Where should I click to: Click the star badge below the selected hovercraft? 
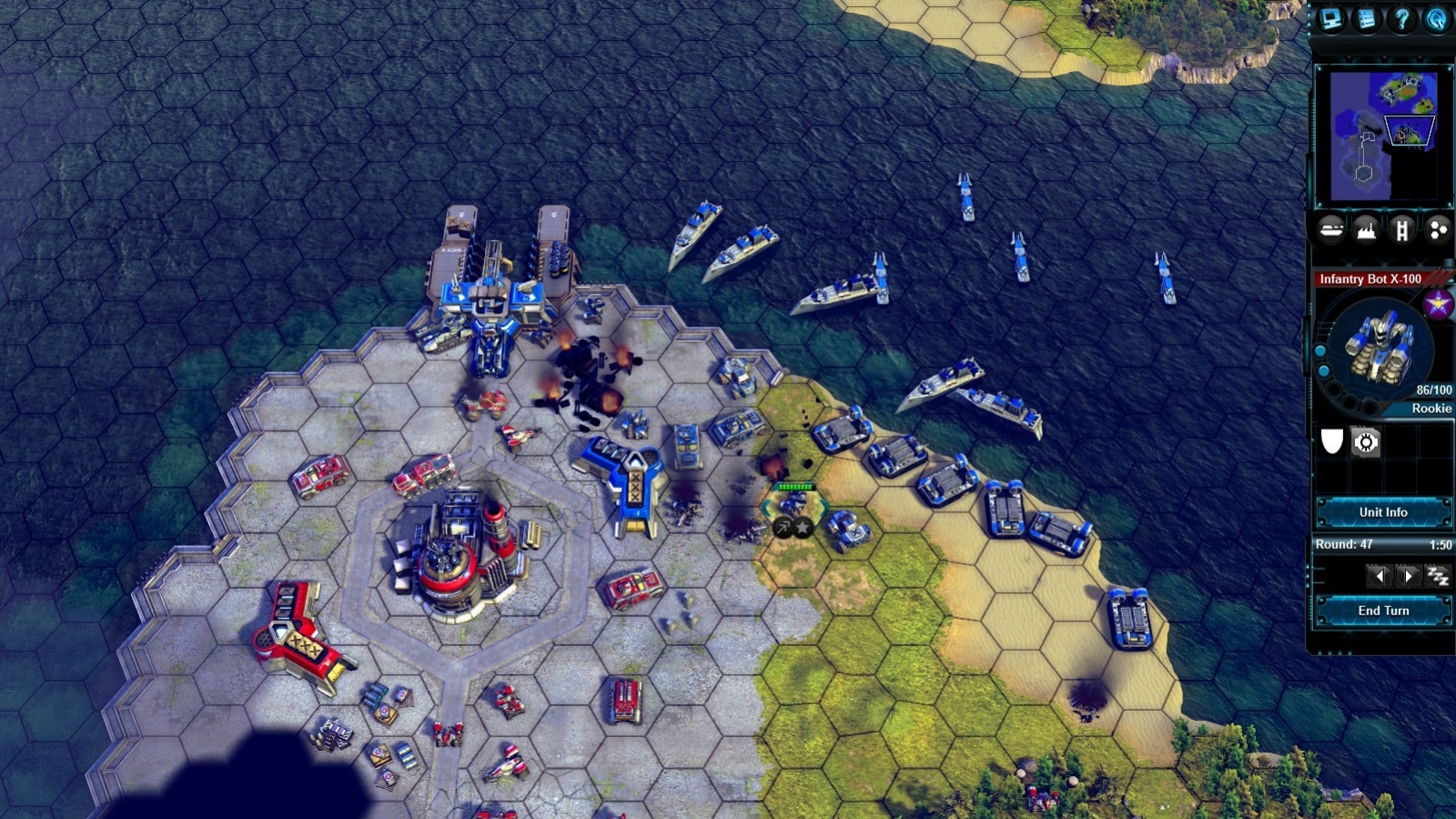tap(803, 528)
